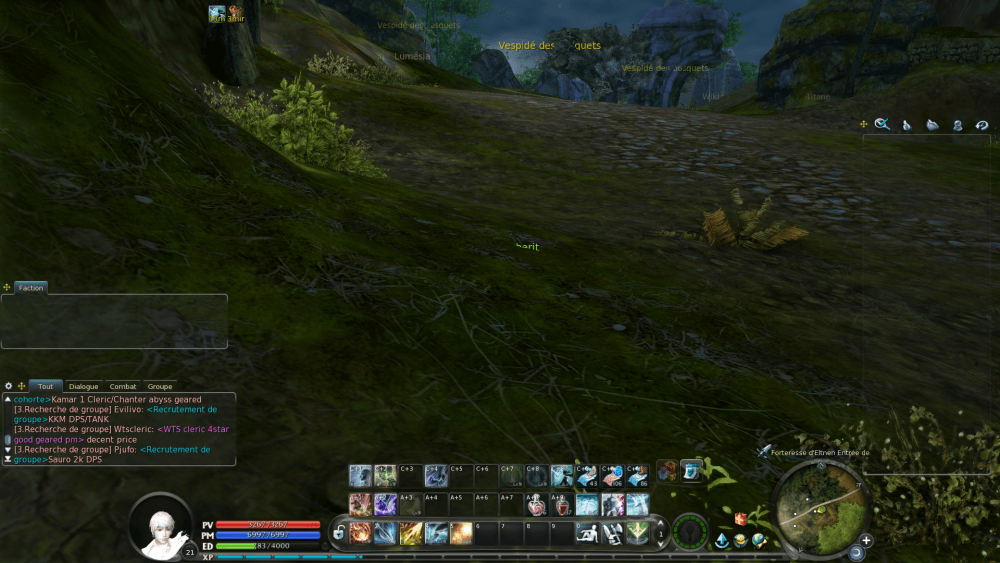
Task: Toggle the hotbar padlock icon
Action: pyautogui.click(x=340, y=532)
